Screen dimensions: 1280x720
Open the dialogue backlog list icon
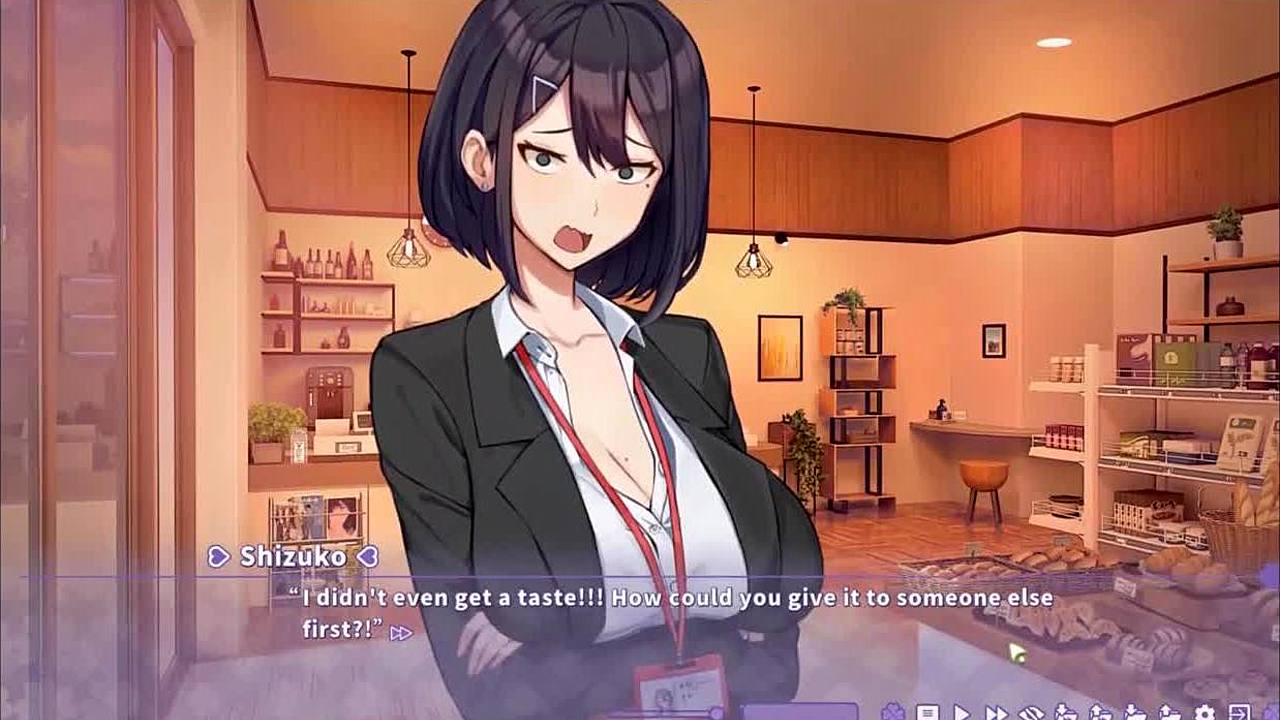tap(927, 713)
